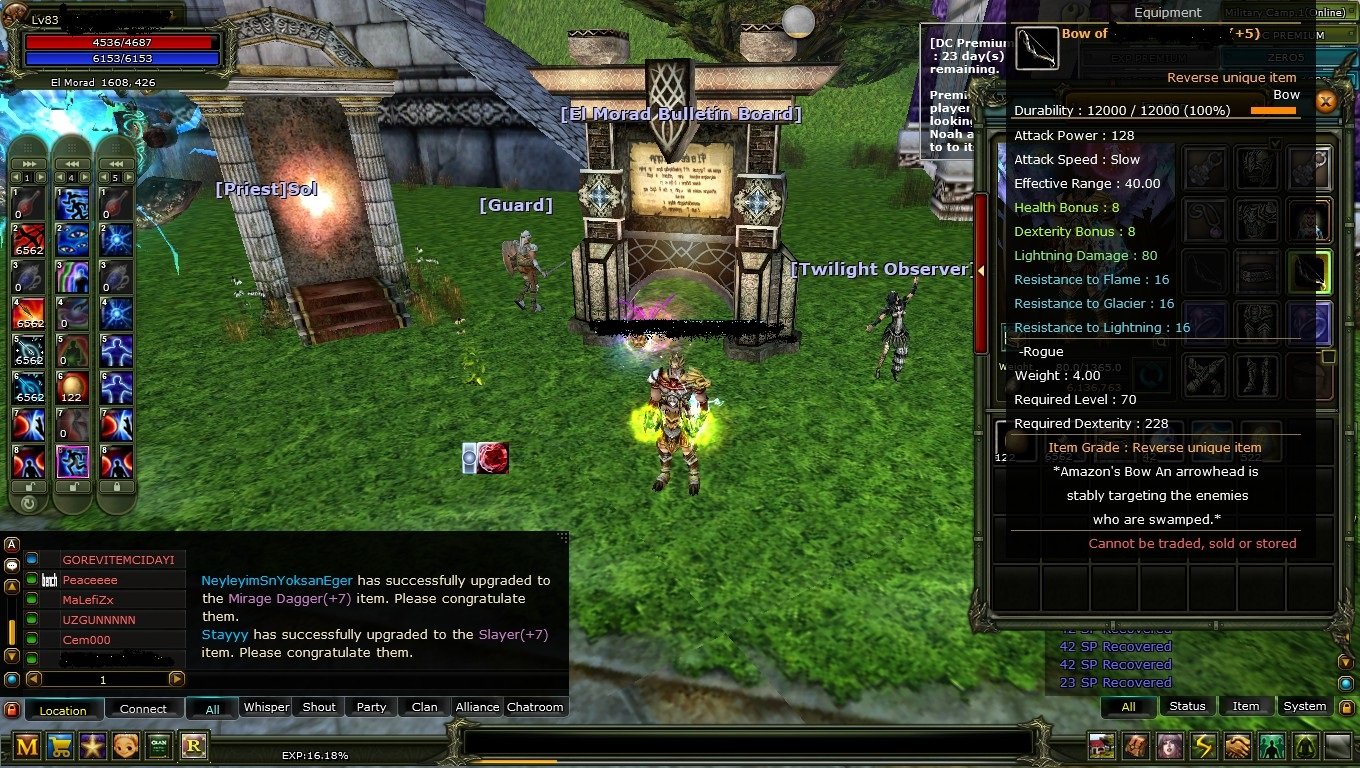This screenshot has height=768, width=1360.
Task: Open the Party chat tab
Action: [371, 707]
